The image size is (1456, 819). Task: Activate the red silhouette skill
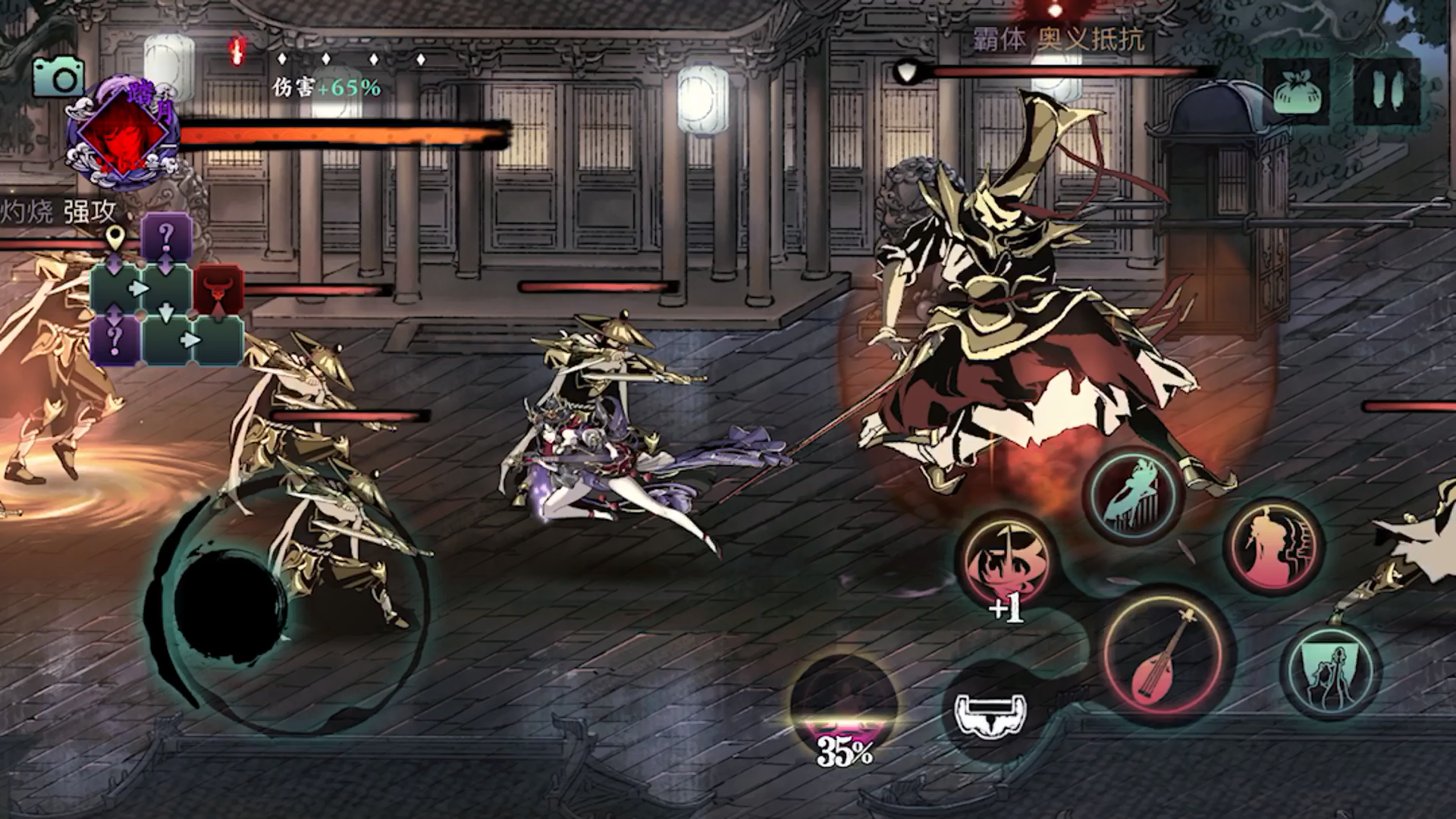[x=1273, y=545]
